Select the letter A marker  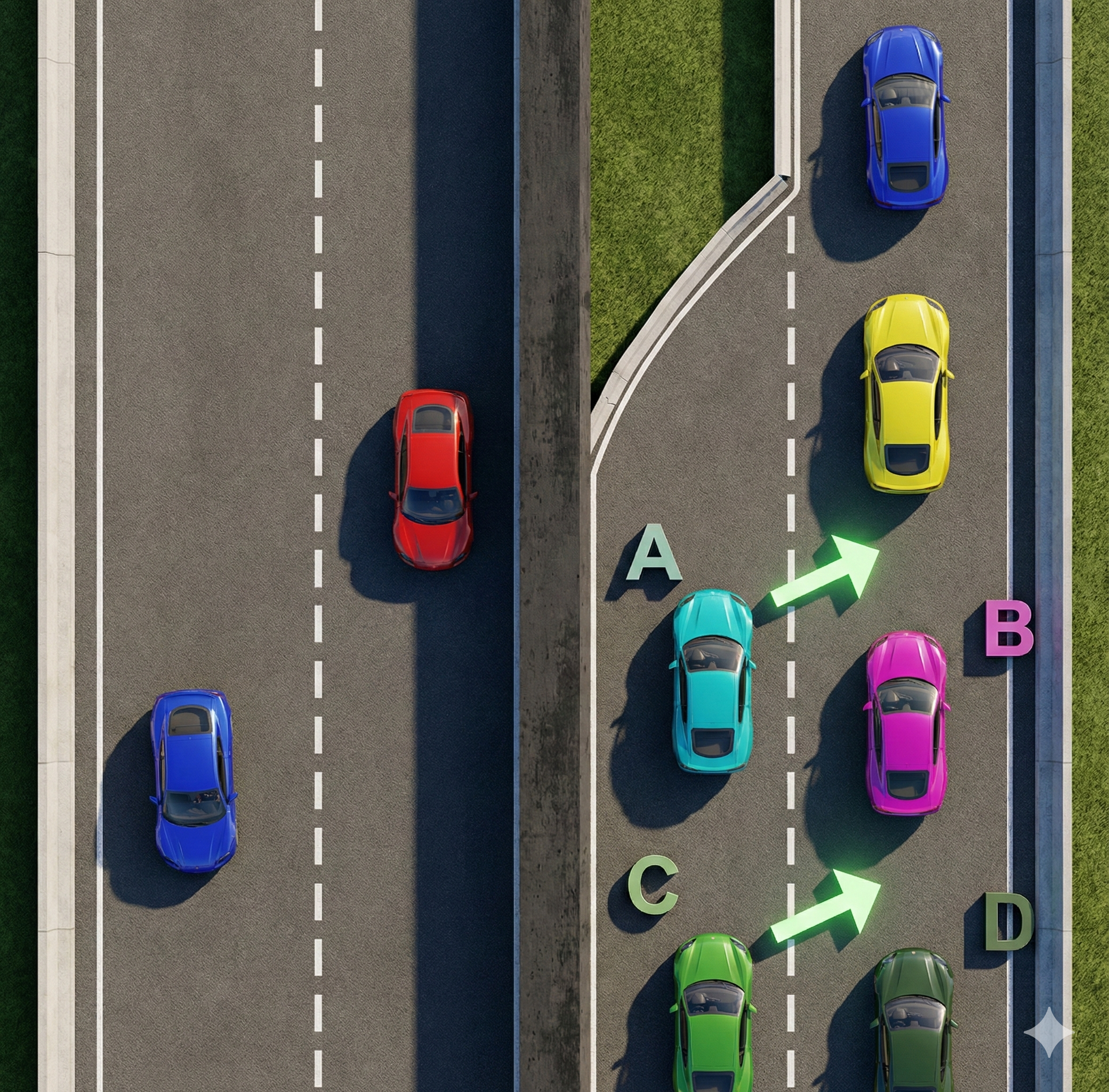654,553
